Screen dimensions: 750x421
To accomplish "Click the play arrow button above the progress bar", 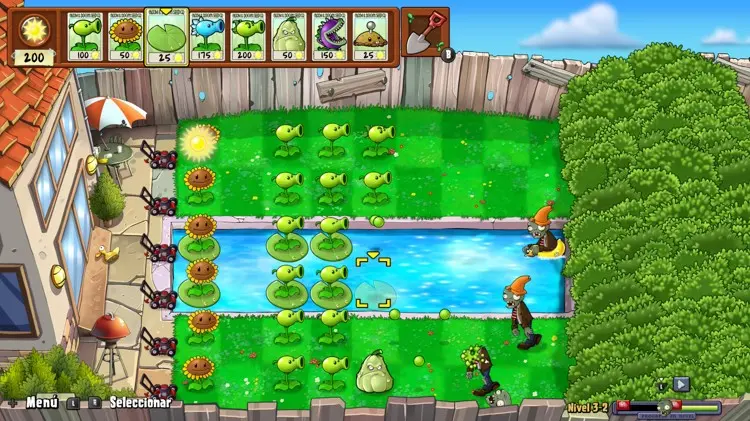I will (x=681, y=383).
